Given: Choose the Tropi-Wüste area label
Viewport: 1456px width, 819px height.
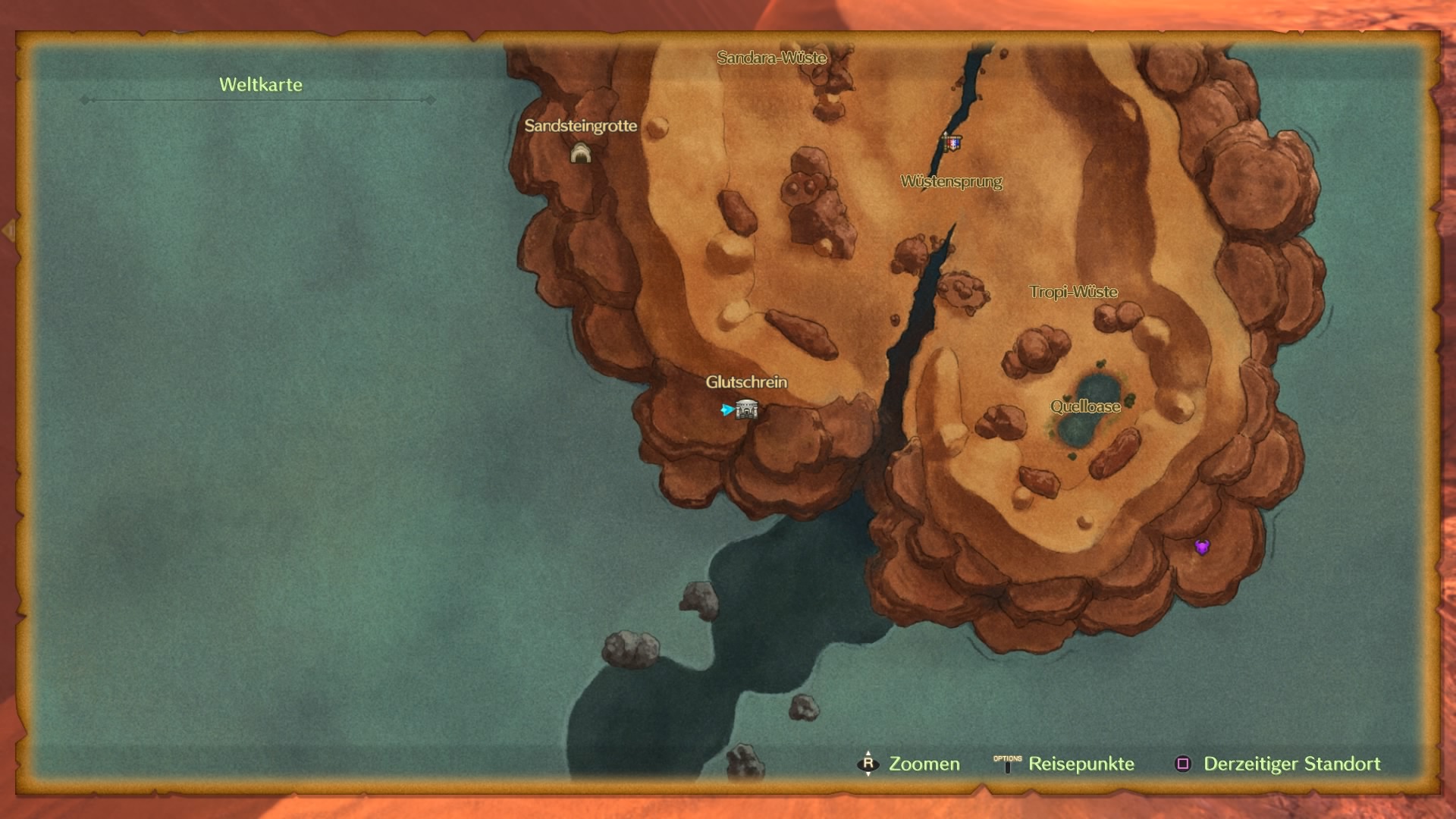Looking at the screenshot, I should [x=1073, y=292].
